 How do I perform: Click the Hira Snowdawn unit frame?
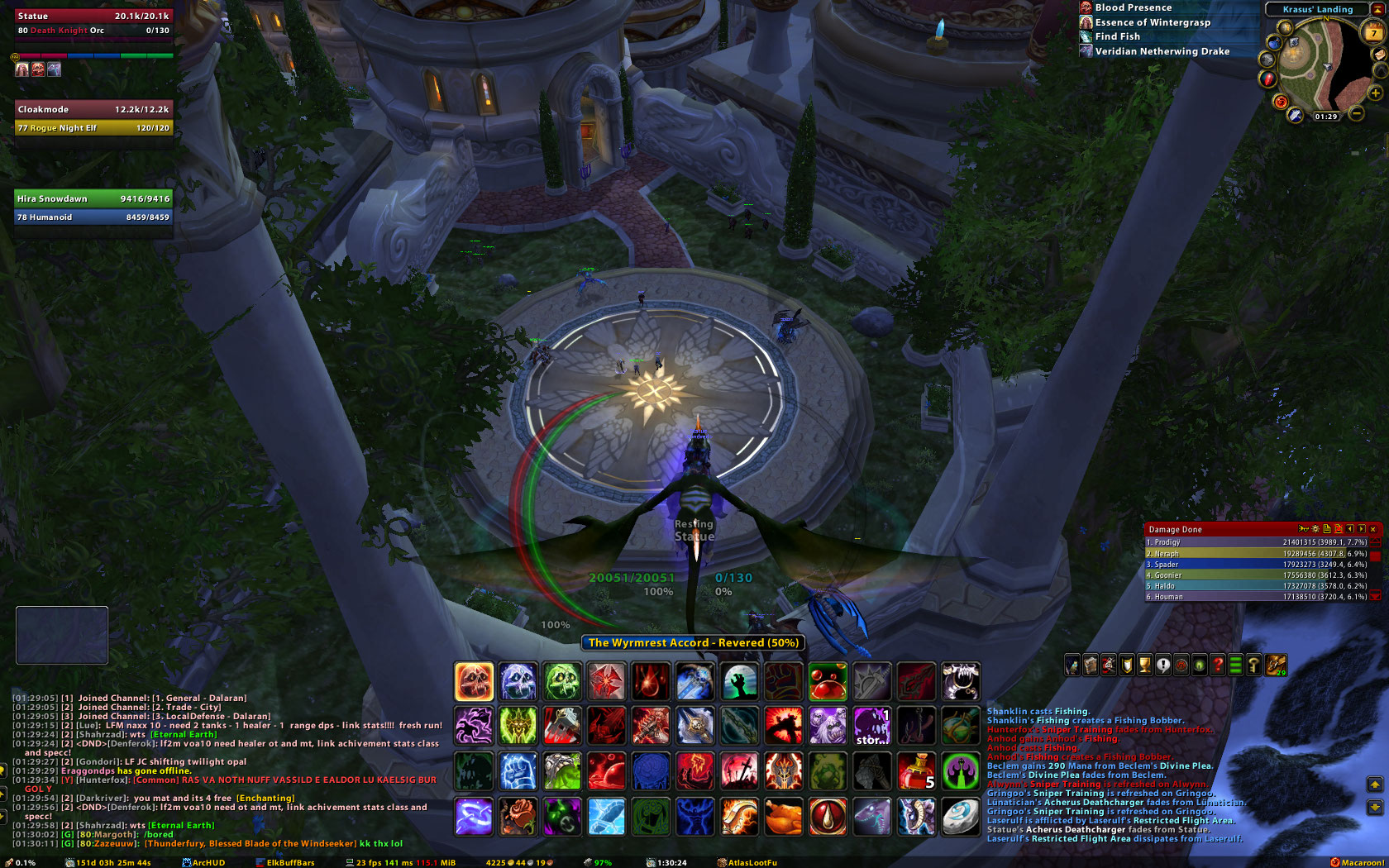93,207
